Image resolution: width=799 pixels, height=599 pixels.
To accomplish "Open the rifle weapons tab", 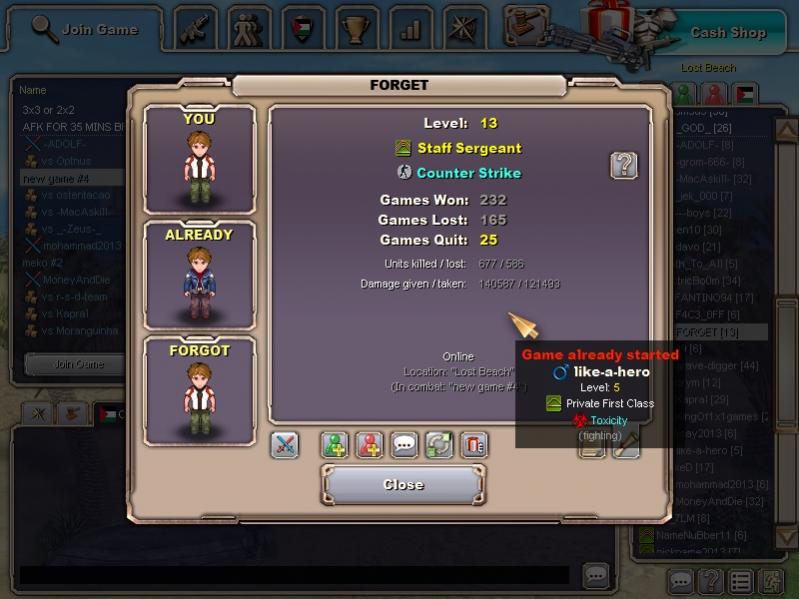I will 196,28.
